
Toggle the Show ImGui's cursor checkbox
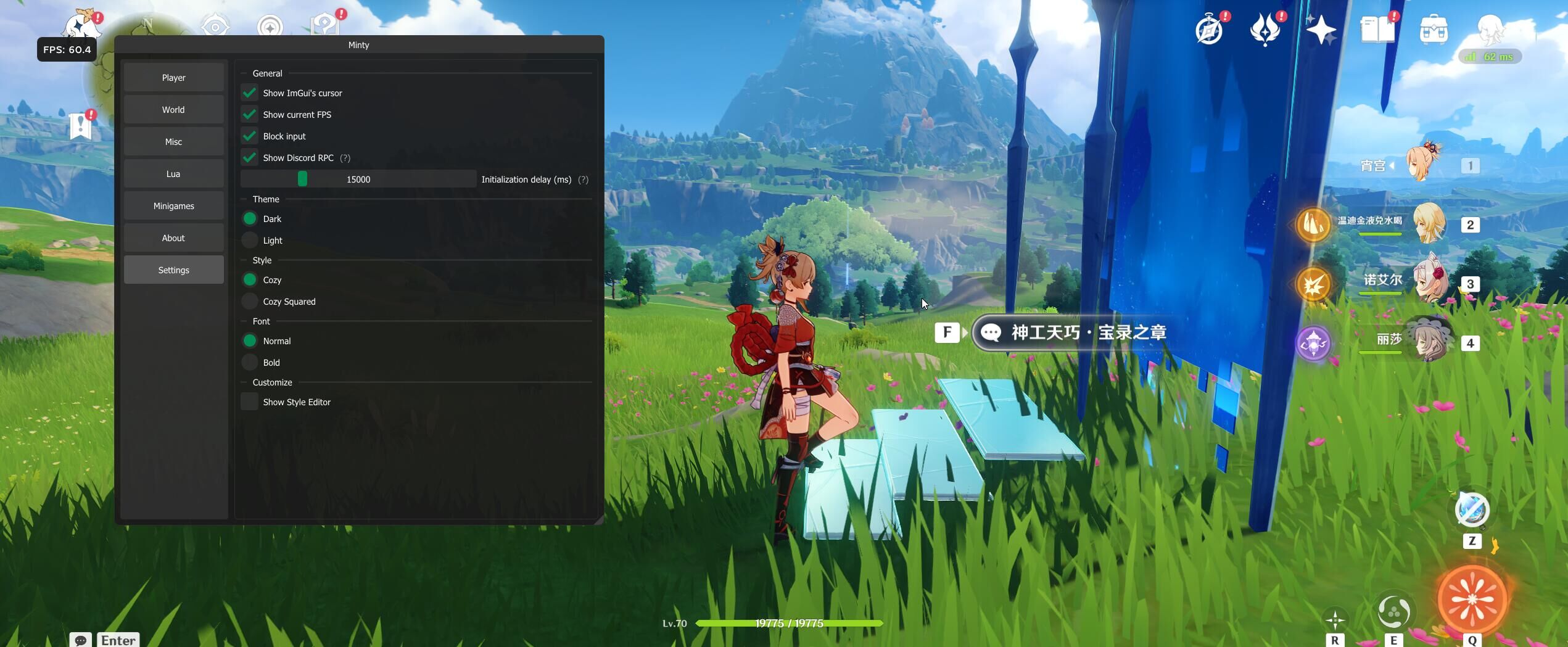250,93
